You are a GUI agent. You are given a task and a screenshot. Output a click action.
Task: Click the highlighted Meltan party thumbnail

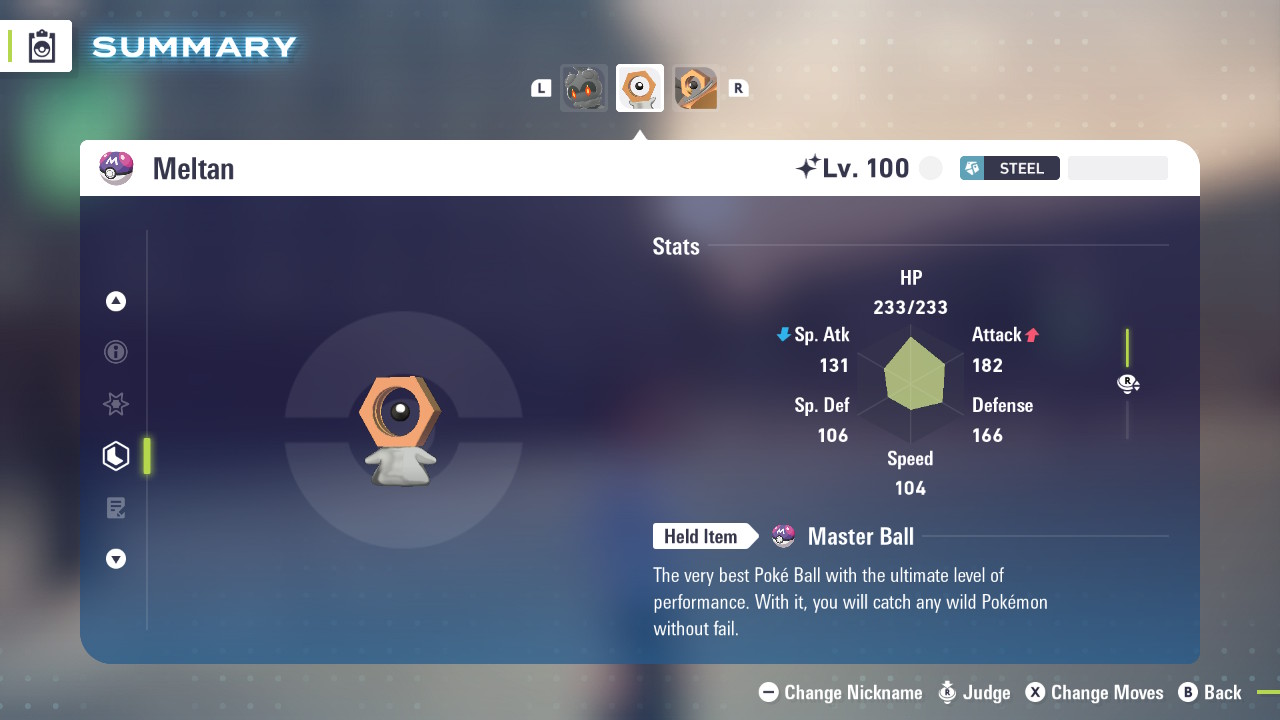(x=640, y=87)
